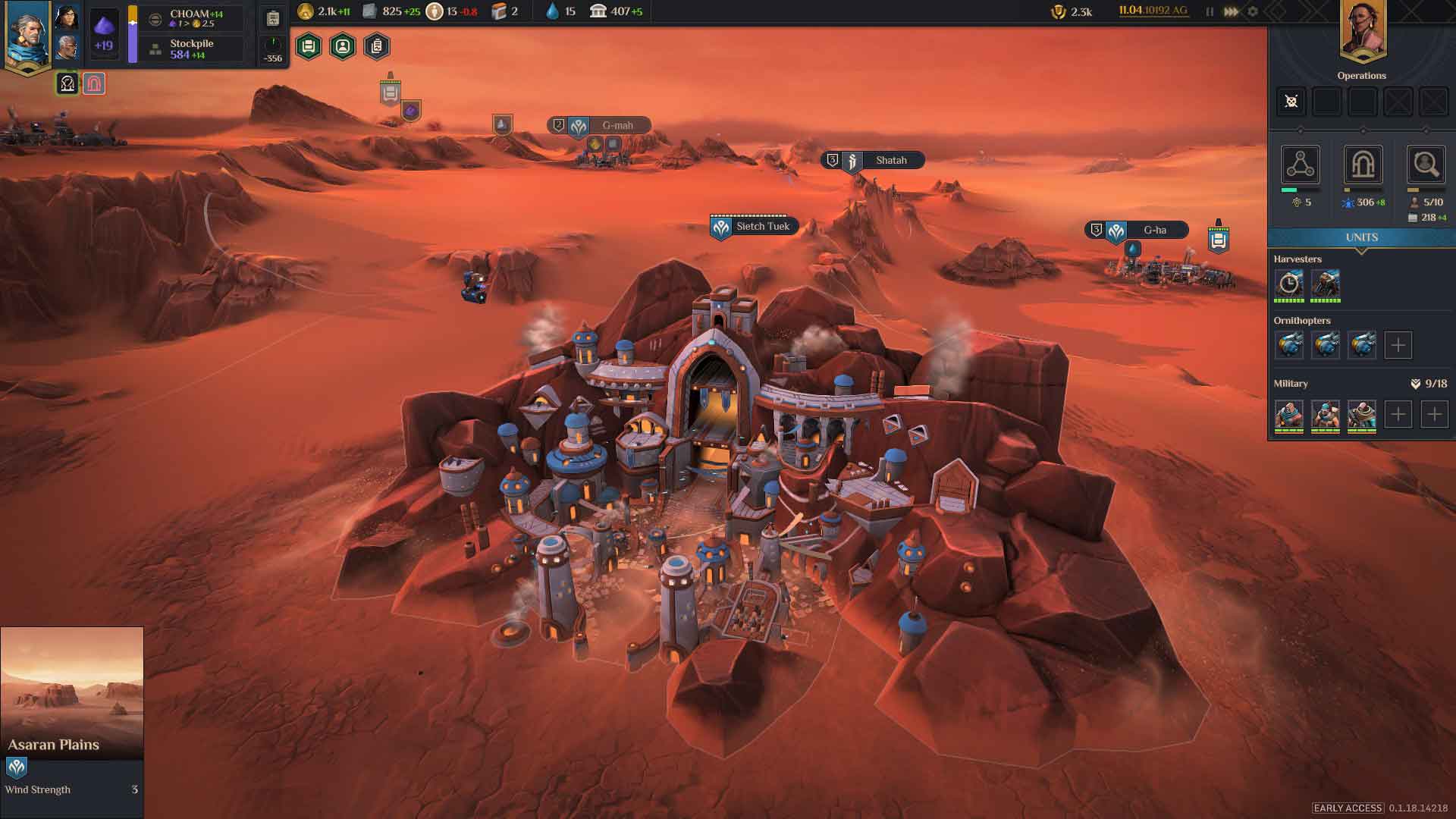Screen dimensions: 1456x819
Task: Open the triangular network icon
Action: point(1300,165)
